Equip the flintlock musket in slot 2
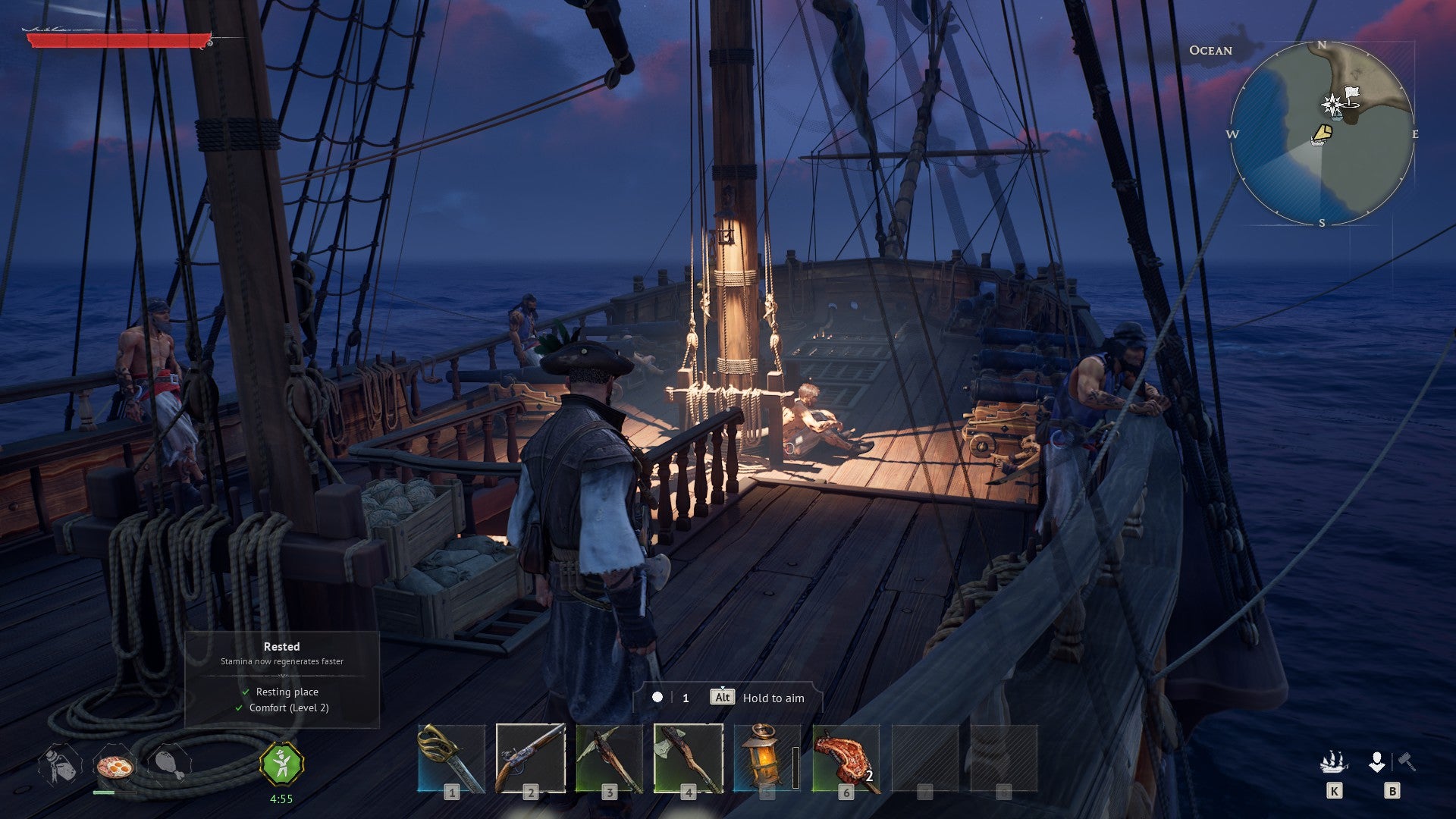The height and width of the screenshot is (819, 1456). click(530, 758)
